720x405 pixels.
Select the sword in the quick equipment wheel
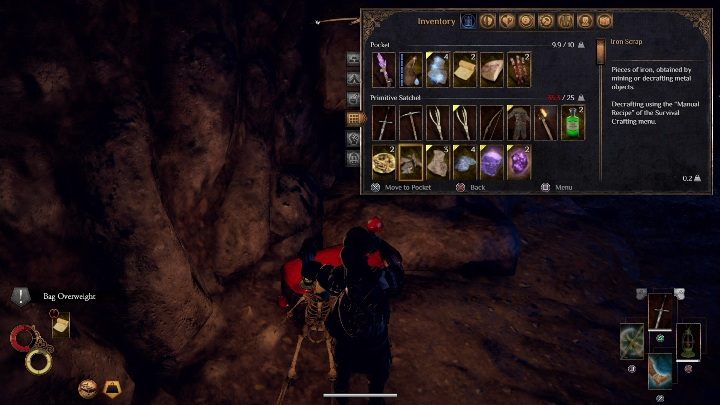[661, 312]
